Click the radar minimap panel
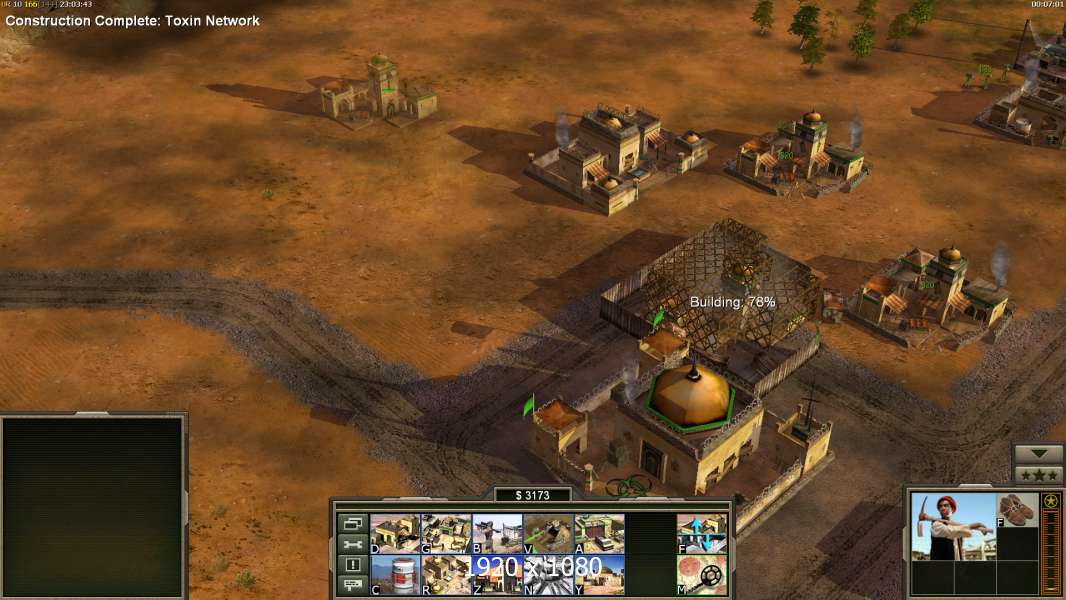Screen dimensions: 1066x600 [93, 506]
